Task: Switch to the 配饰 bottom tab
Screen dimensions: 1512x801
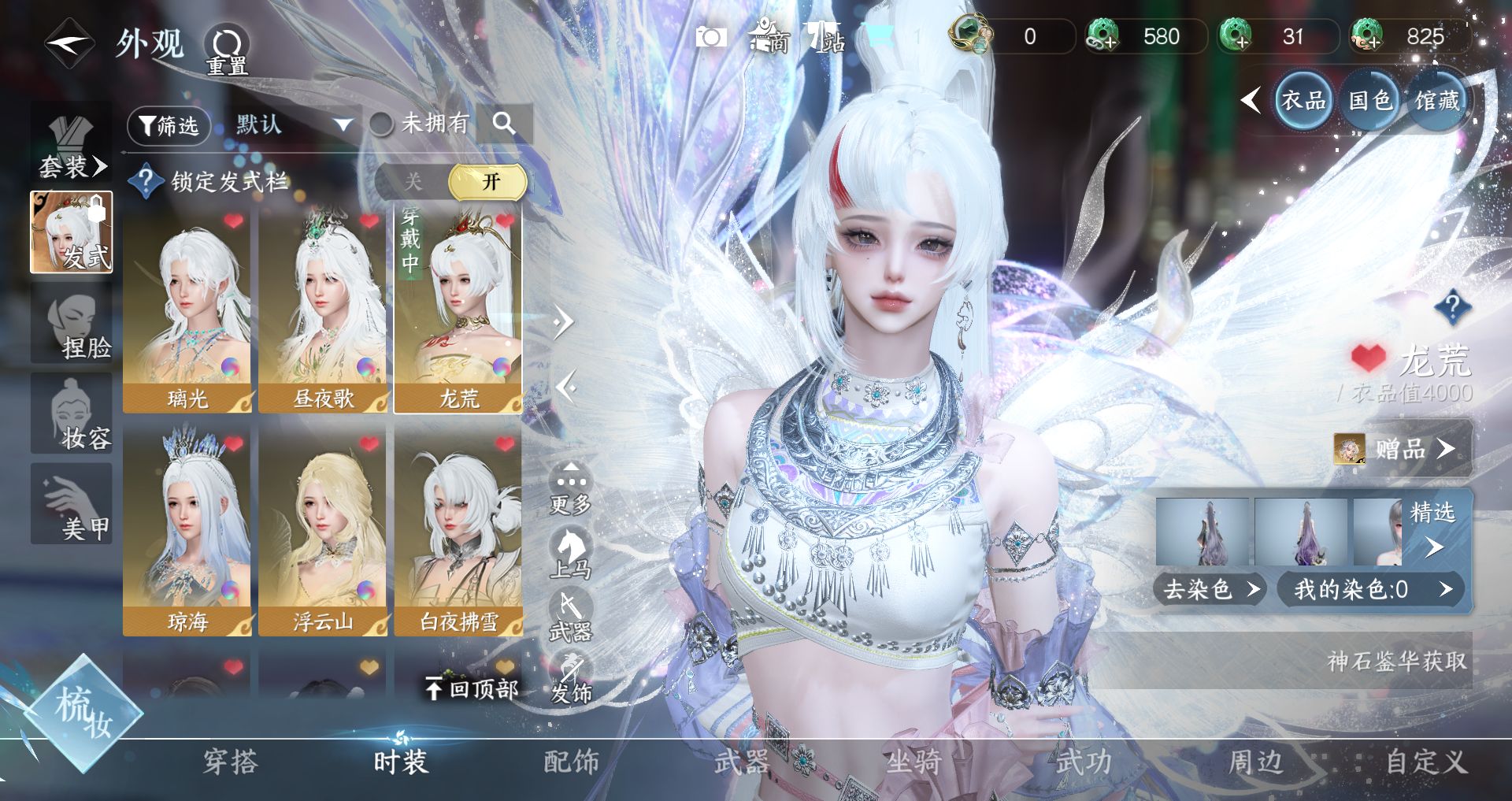Action: pyautogui.click(x=571, y=762)
